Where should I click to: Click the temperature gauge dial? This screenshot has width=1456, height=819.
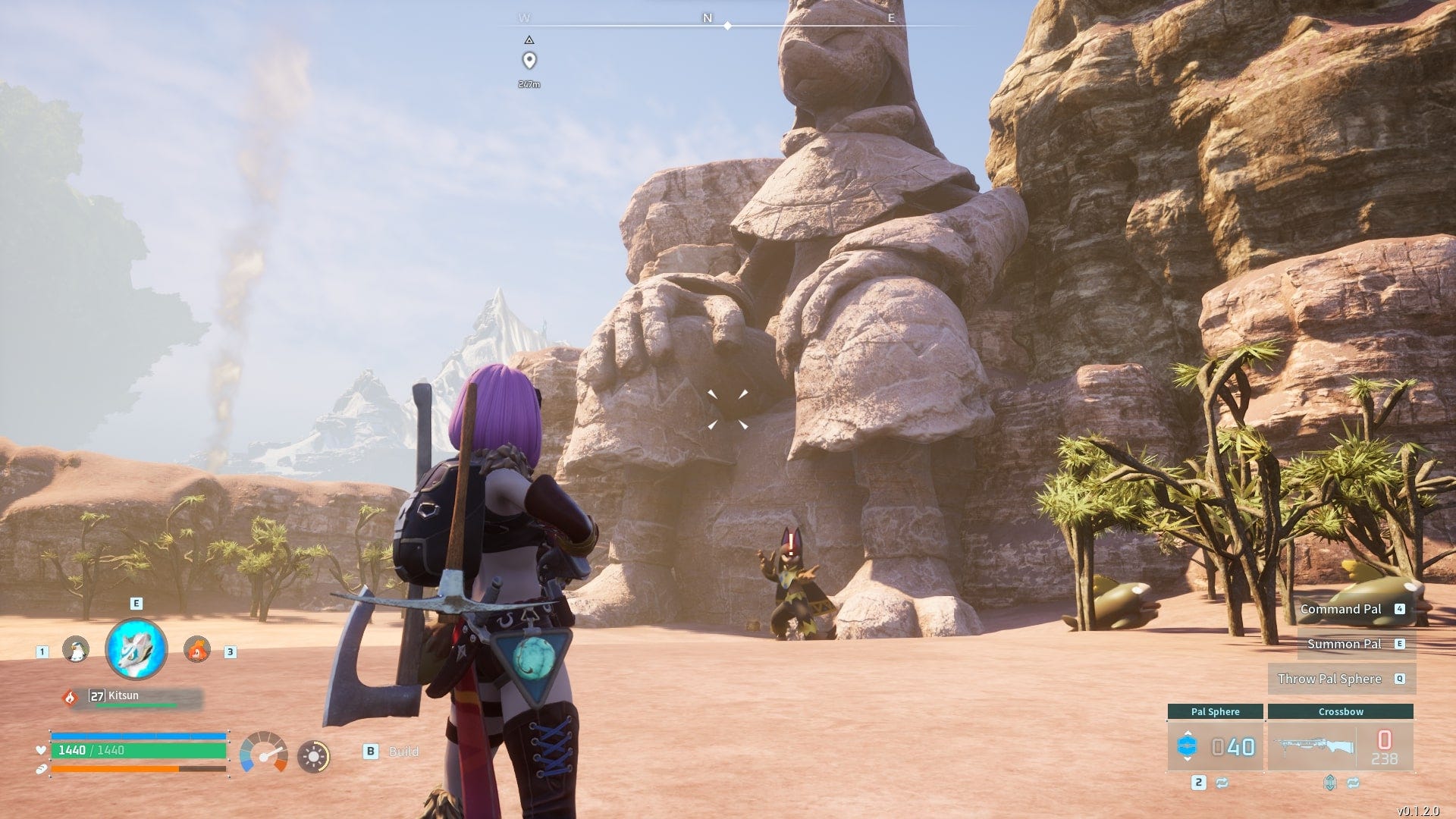pyautogui.click(x=263, y=754)
